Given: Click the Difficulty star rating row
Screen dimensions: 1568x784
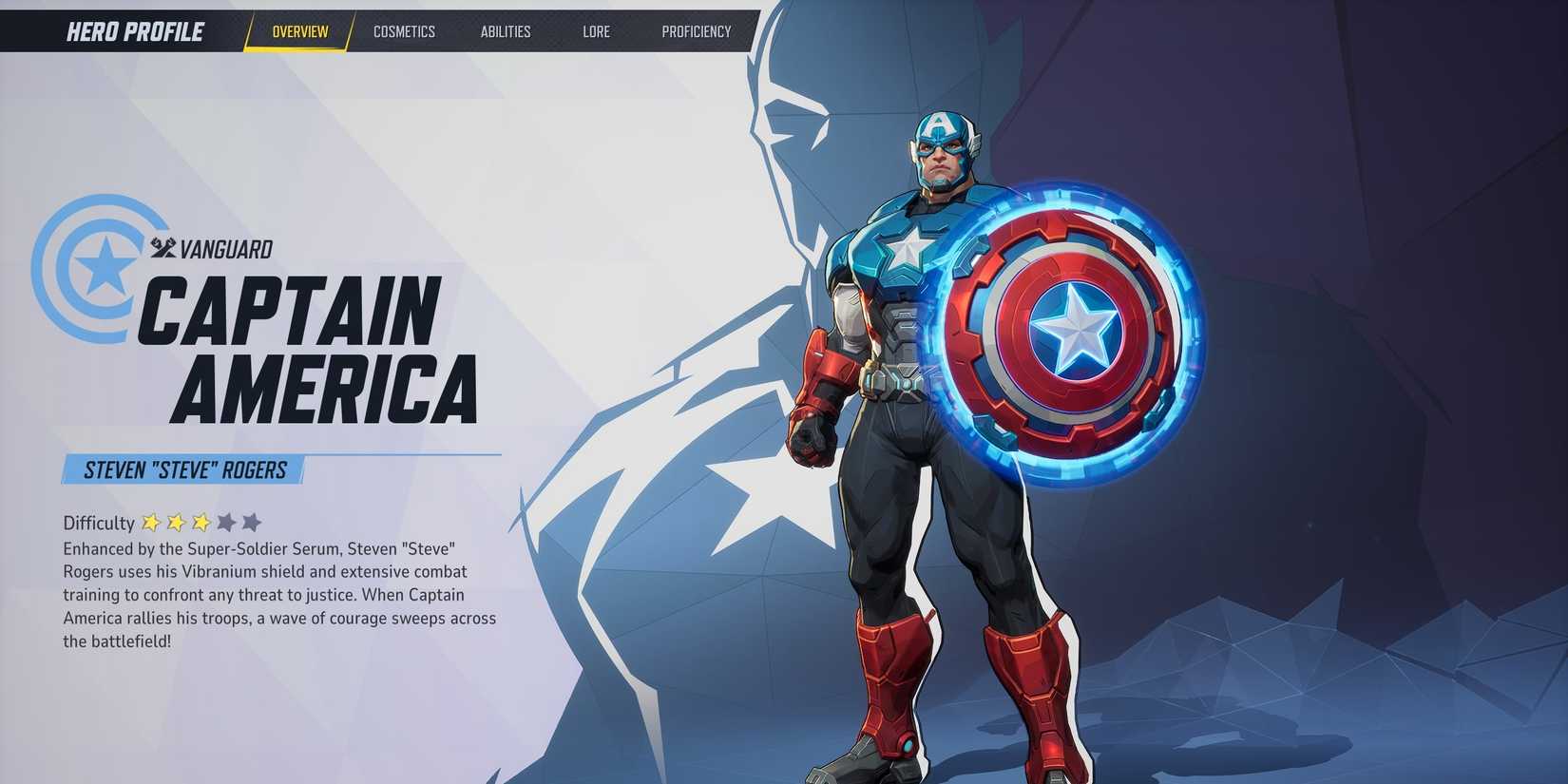Looking at the screenshot, I should pos(200,524).
